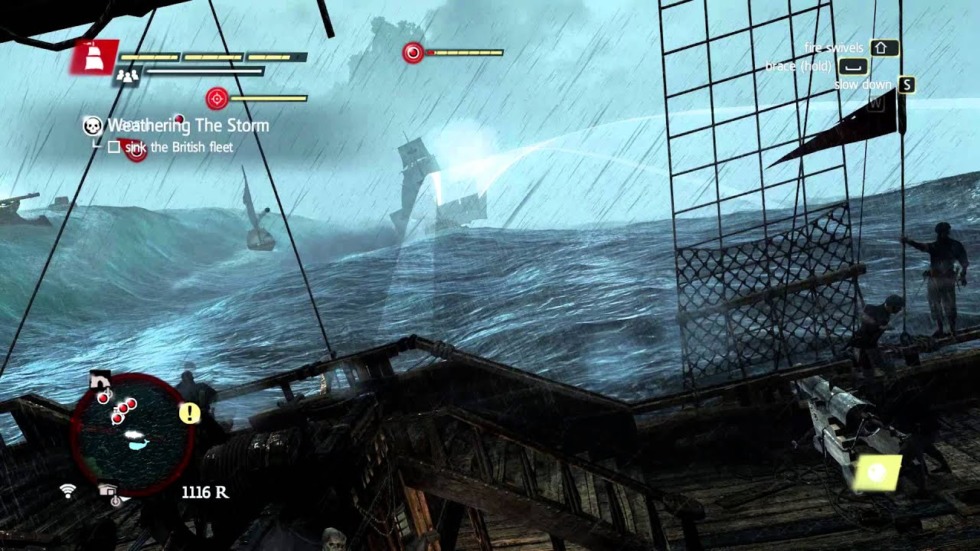This screenshot has height=551, width=980.
Task: Click the white signal strength icon
Action: 68,490
